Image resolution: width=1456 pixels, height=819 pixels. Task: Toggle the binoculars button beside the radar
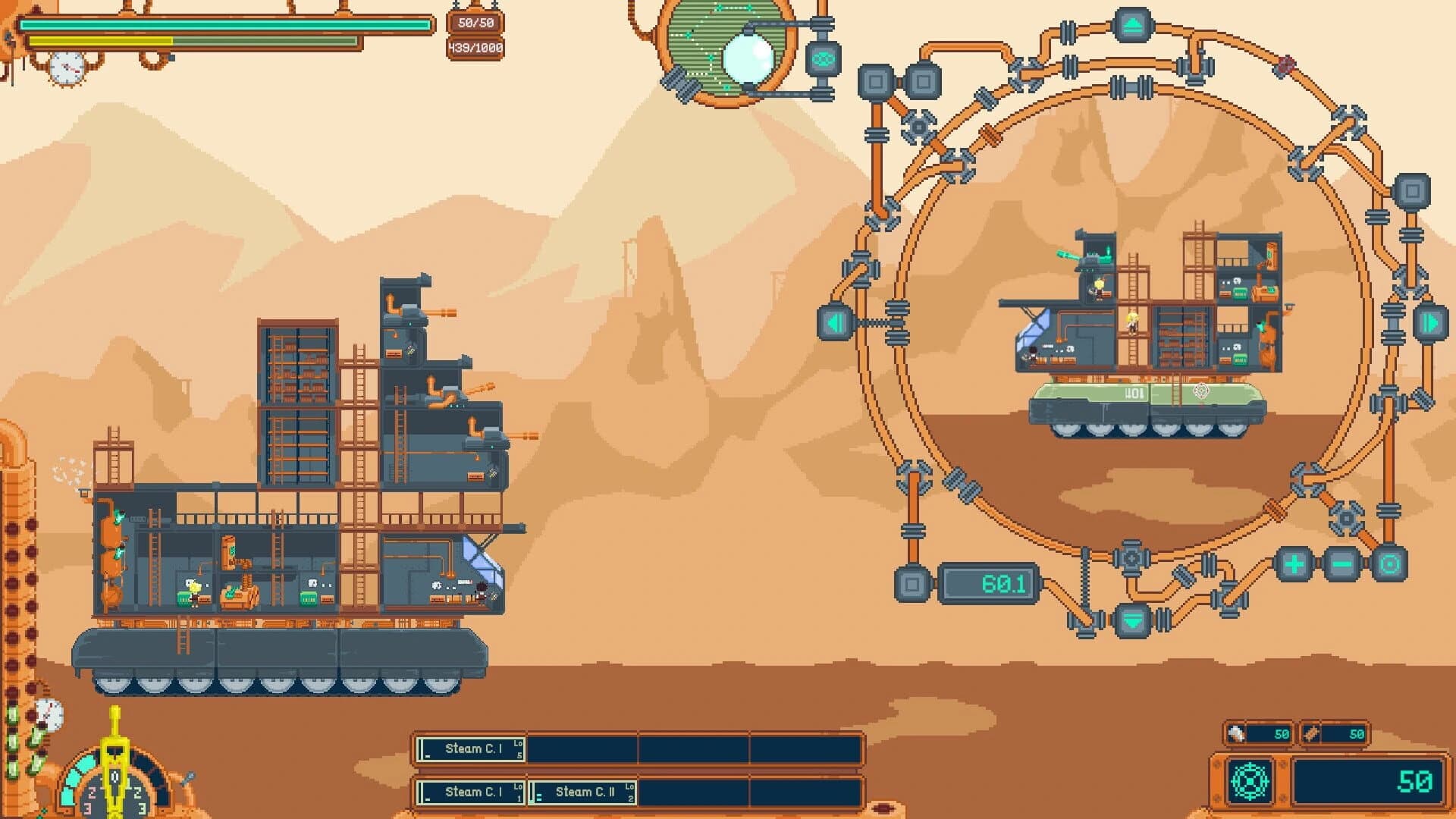click(x=823, y=59)
